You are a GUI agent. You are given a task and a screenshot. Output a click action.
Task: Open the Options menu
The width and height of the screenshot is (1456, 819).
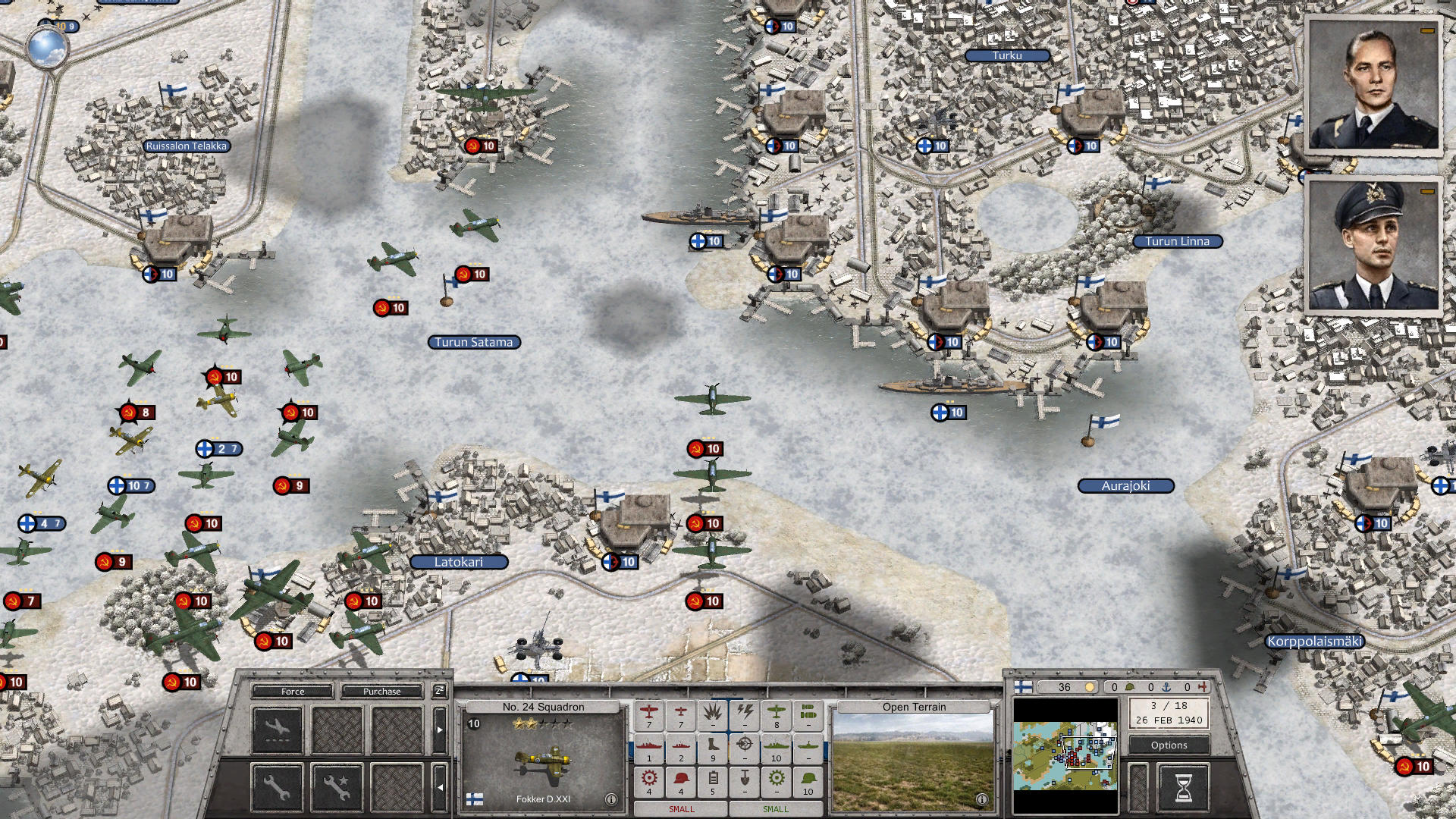[1169, 745]
